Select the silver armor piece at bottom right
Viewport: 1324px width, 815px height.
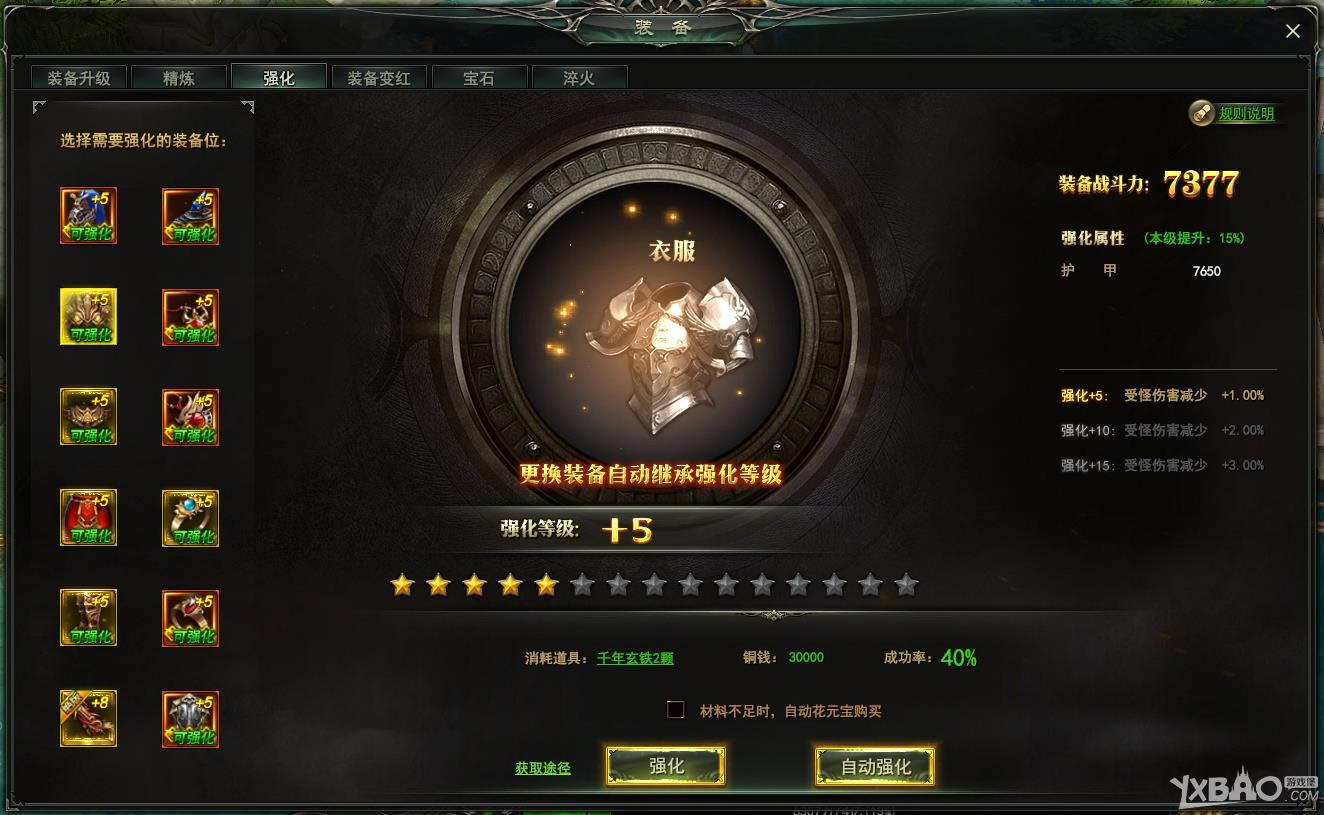[190, 717]
